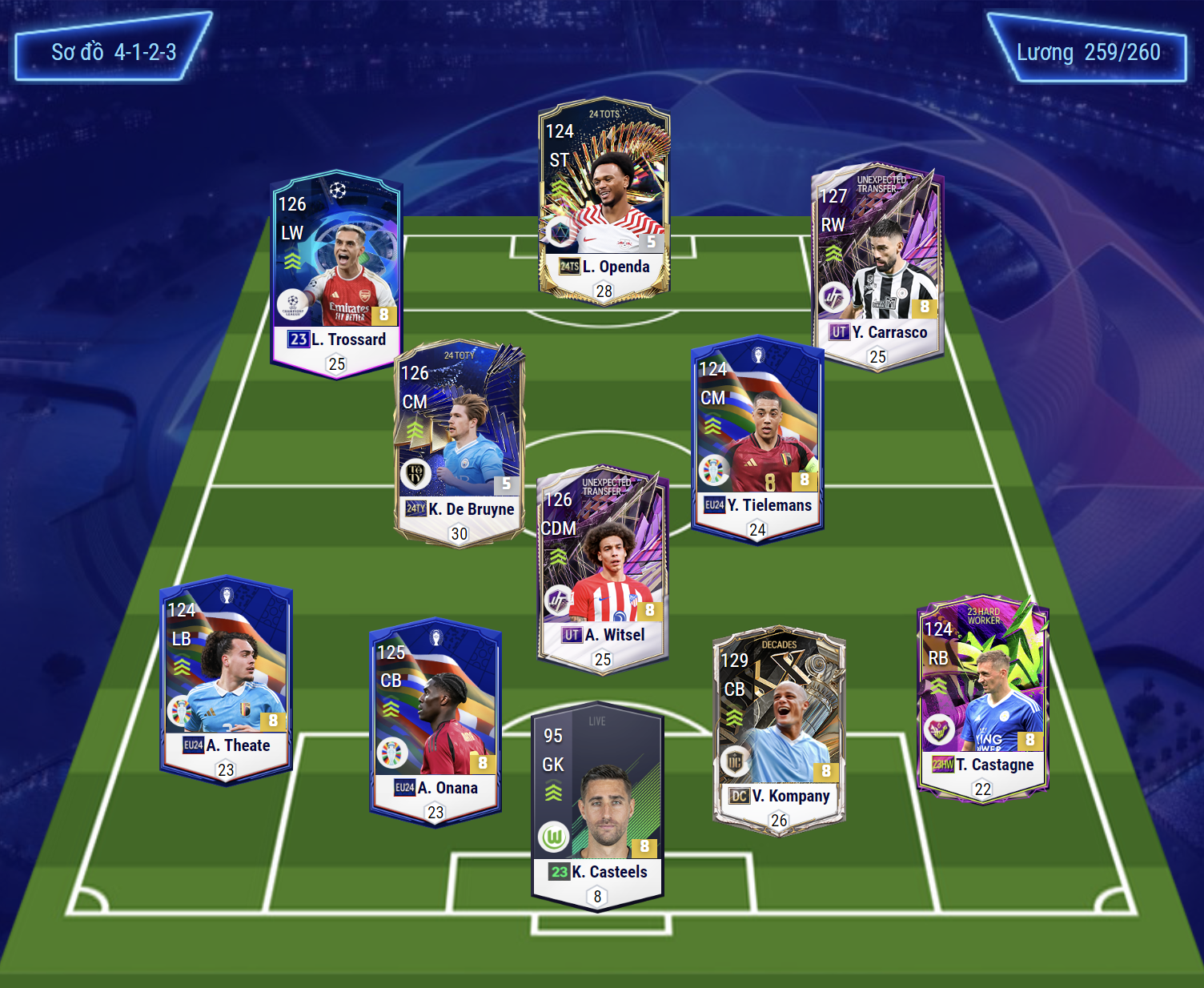Select goalkeeper K. Casteels card

[597, 805]
